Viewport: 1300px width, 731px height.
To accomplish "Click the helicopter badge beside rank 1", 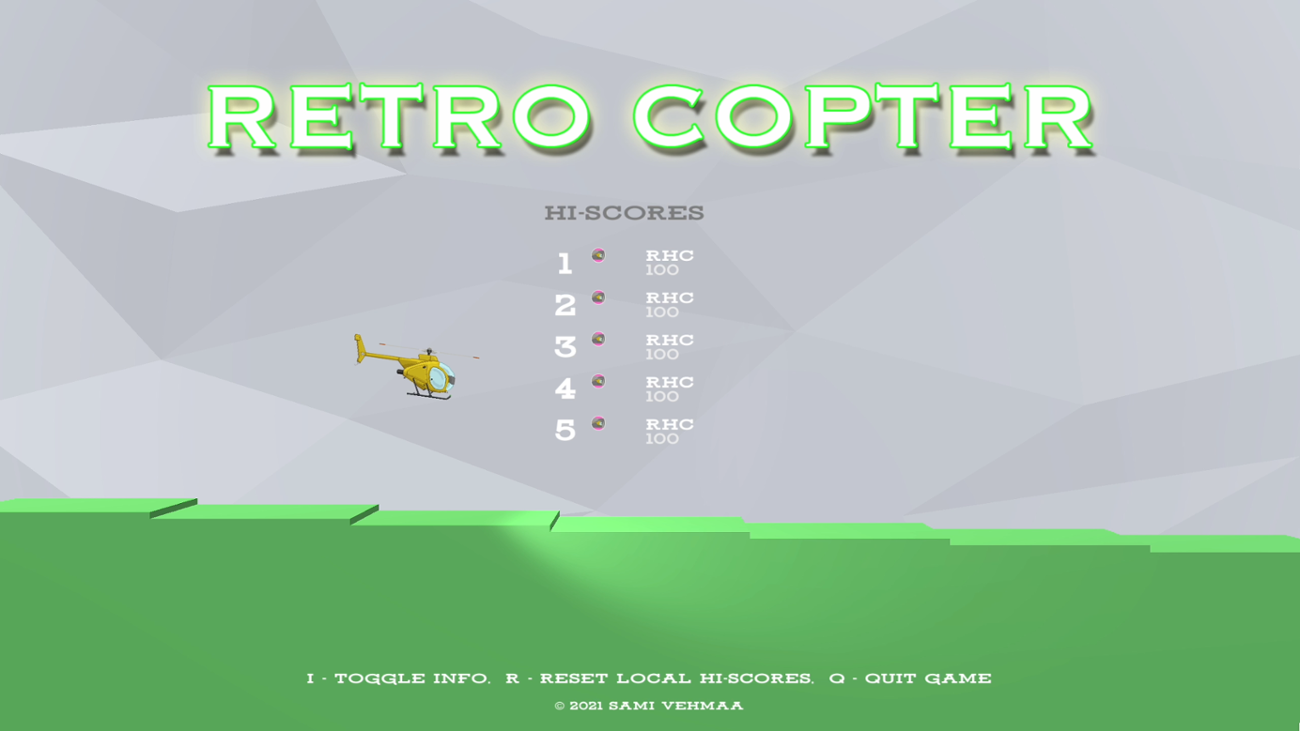I will pyautogui.click(x=597, y=255).
